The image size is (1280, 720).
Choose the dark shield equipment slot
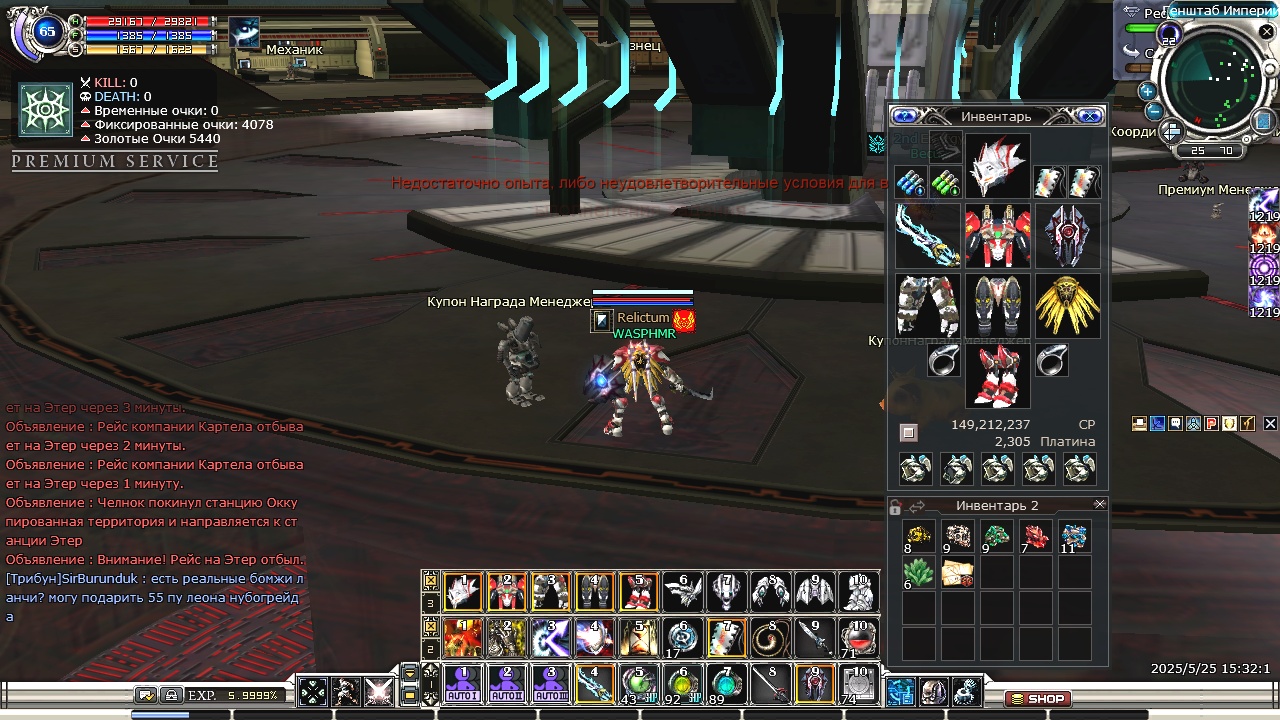(1067, 236)
